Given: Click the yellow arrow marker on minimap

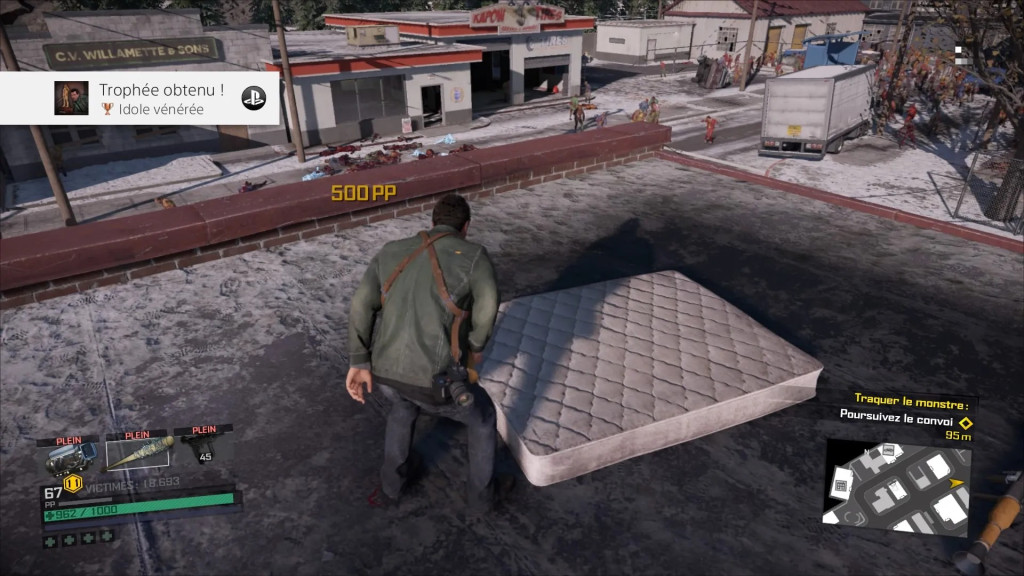Looking at the screenshot, I should [956, 483].
